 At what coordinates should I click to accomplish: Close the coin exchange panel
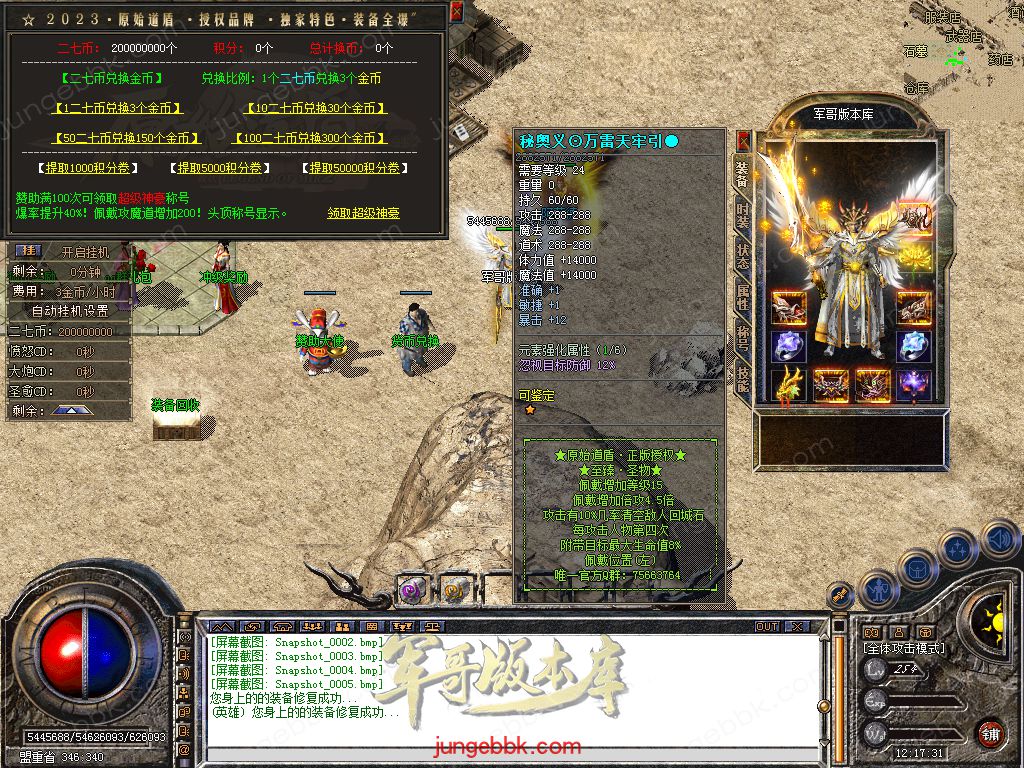click(456, 12)
